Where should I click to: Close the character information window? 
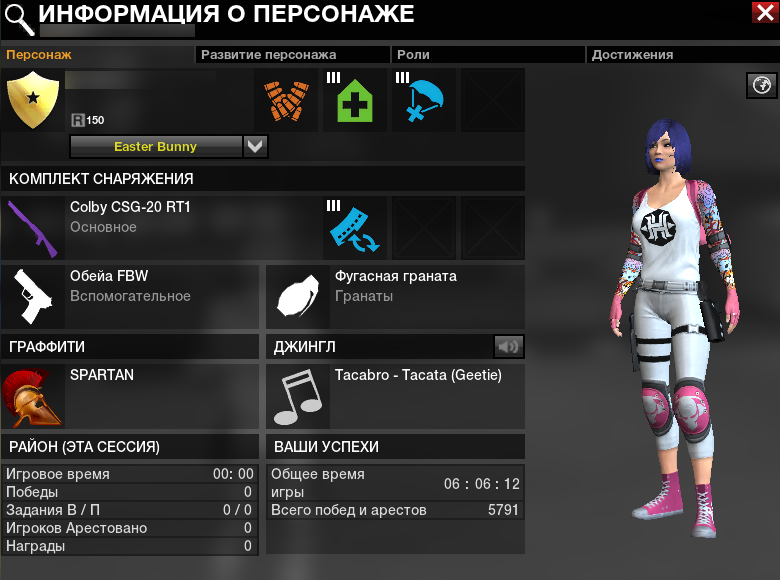(766, 12)
